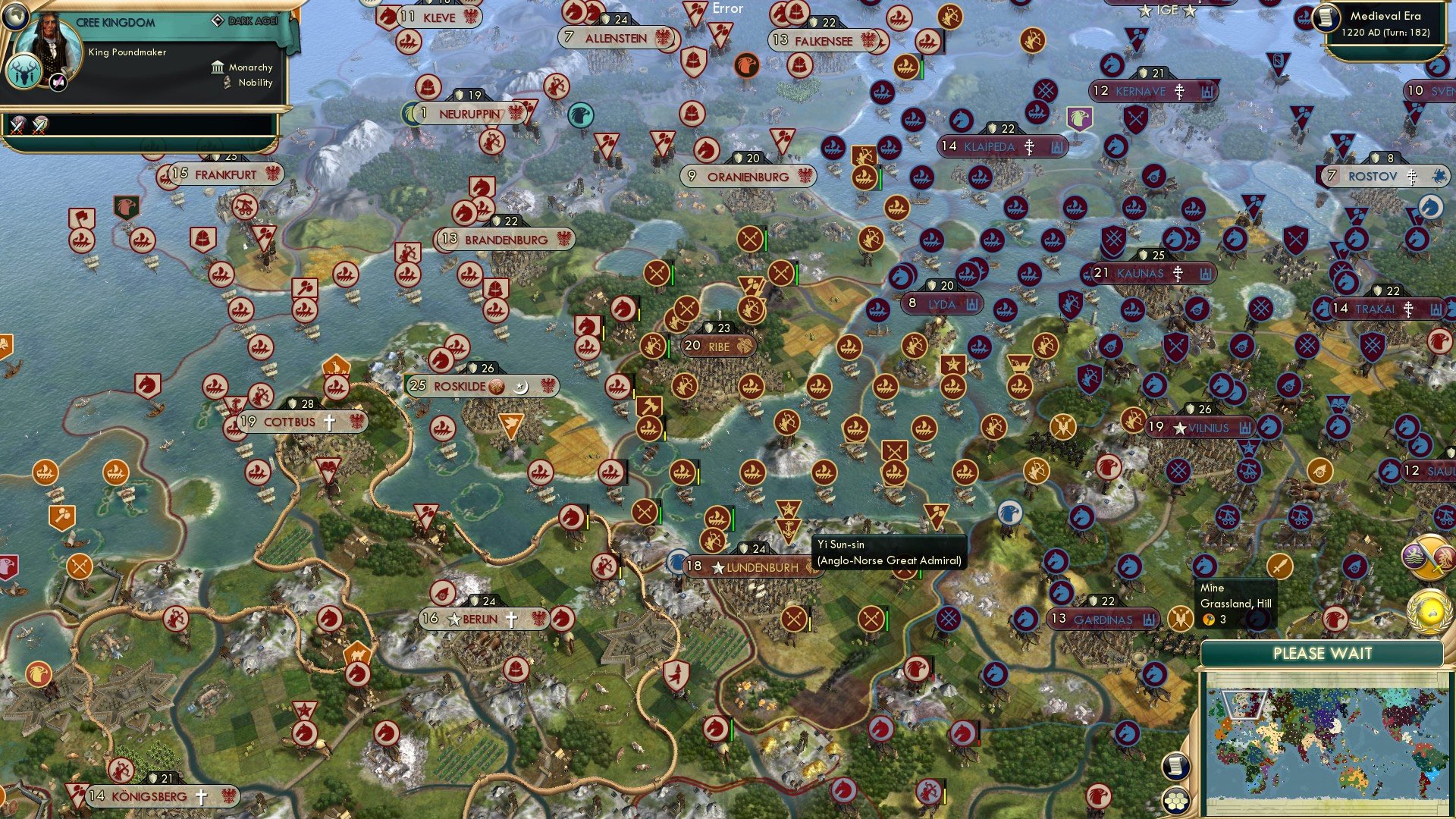Click the crescent religion icon on Roskilde's banner
The image size is (1456, 819).
(x=522, y=386)
